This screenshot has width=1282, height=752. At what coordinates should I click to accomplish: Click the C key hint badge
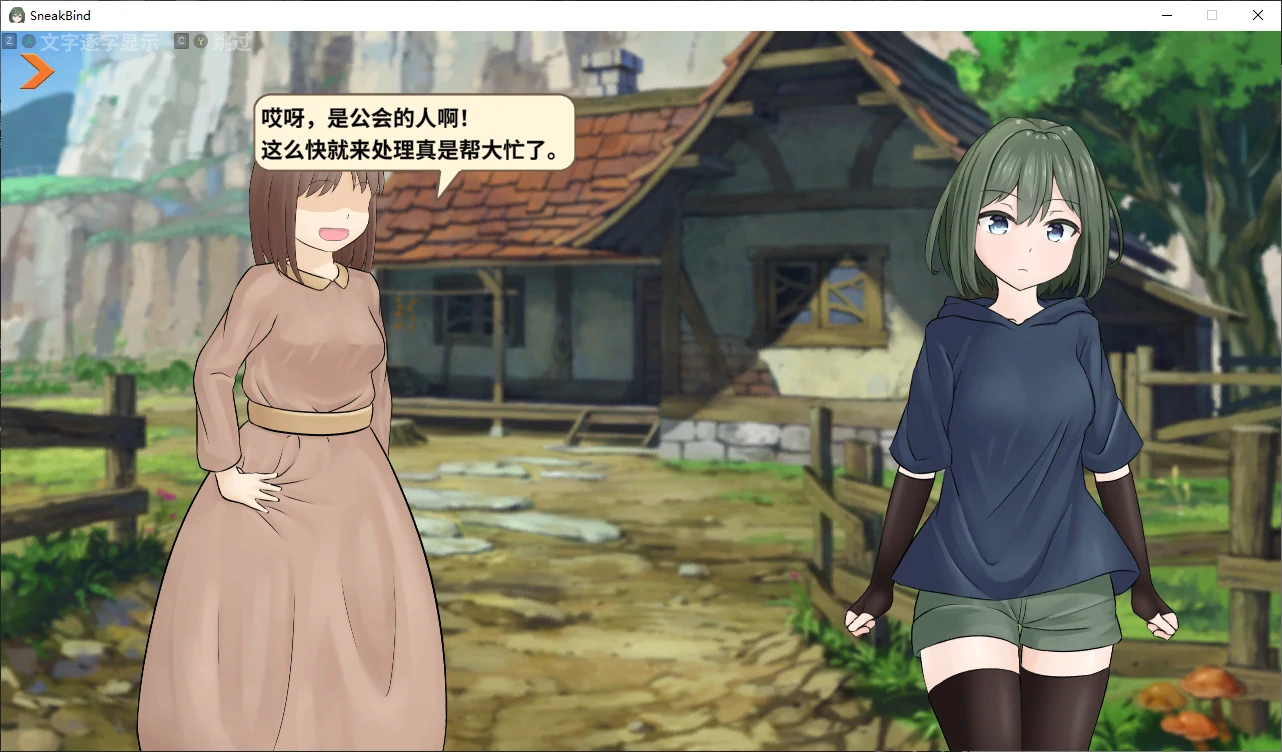pyautogui.click(x=180, y=41)
